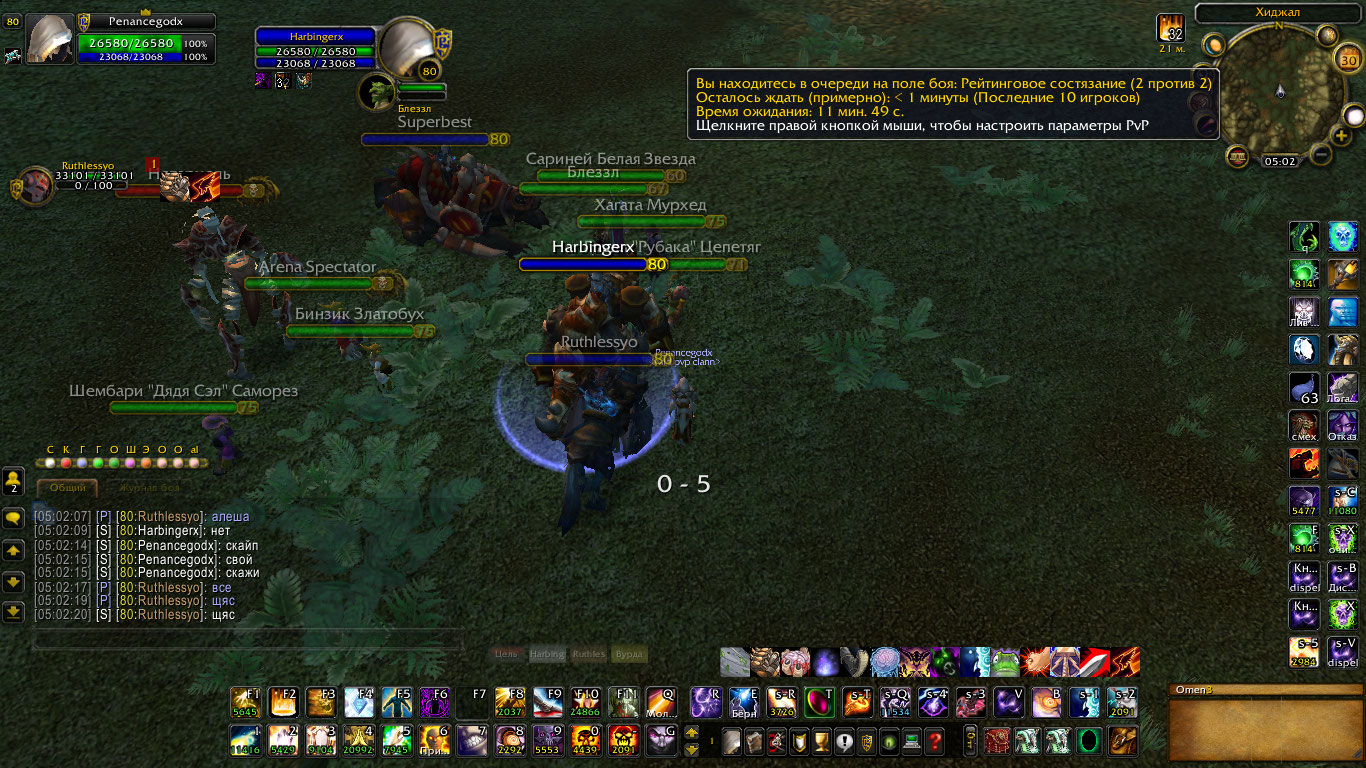The image size is (1366, 768).
Task: Click the green frog icon in aura row
Action: coord(1005,662)
